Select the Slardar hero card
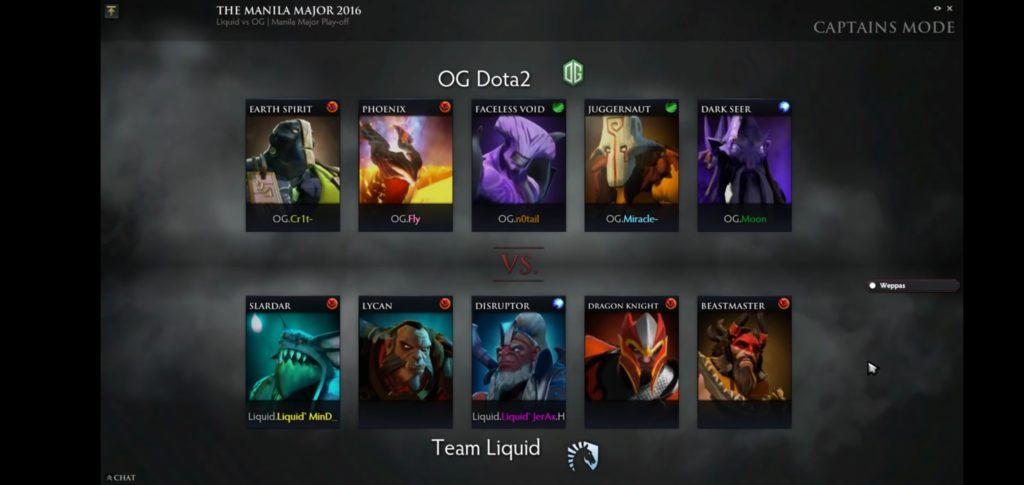Screen dimensions: 1024x485 pyautogui.click(x=293, y=357)
